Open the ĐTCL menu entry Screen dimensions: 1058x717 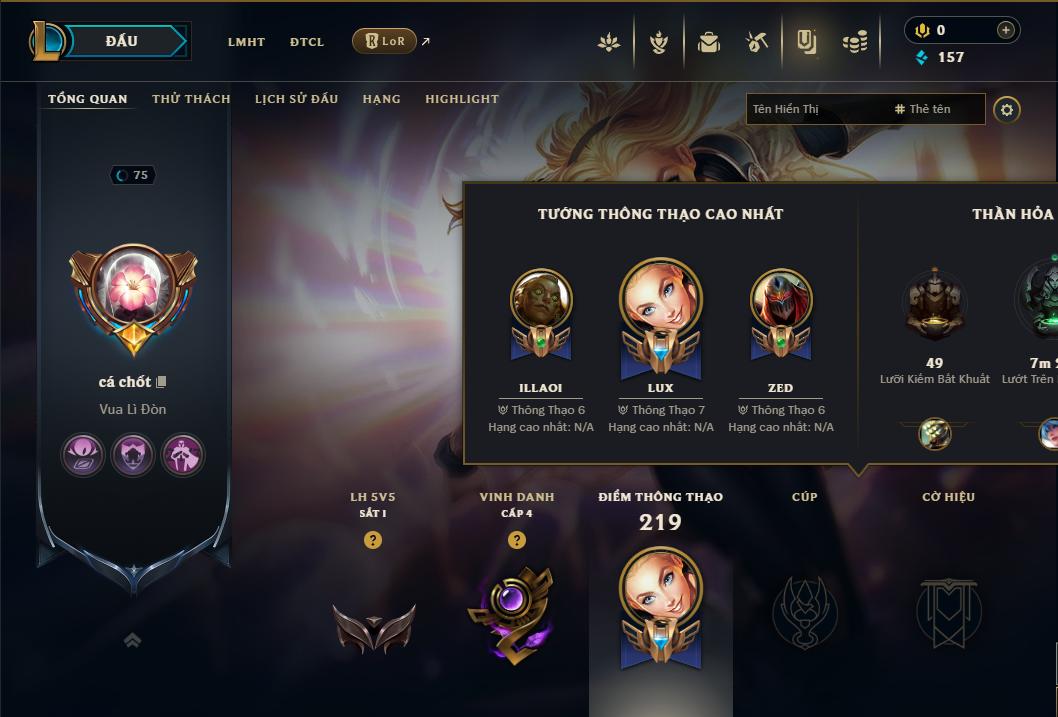pos(307,42)
